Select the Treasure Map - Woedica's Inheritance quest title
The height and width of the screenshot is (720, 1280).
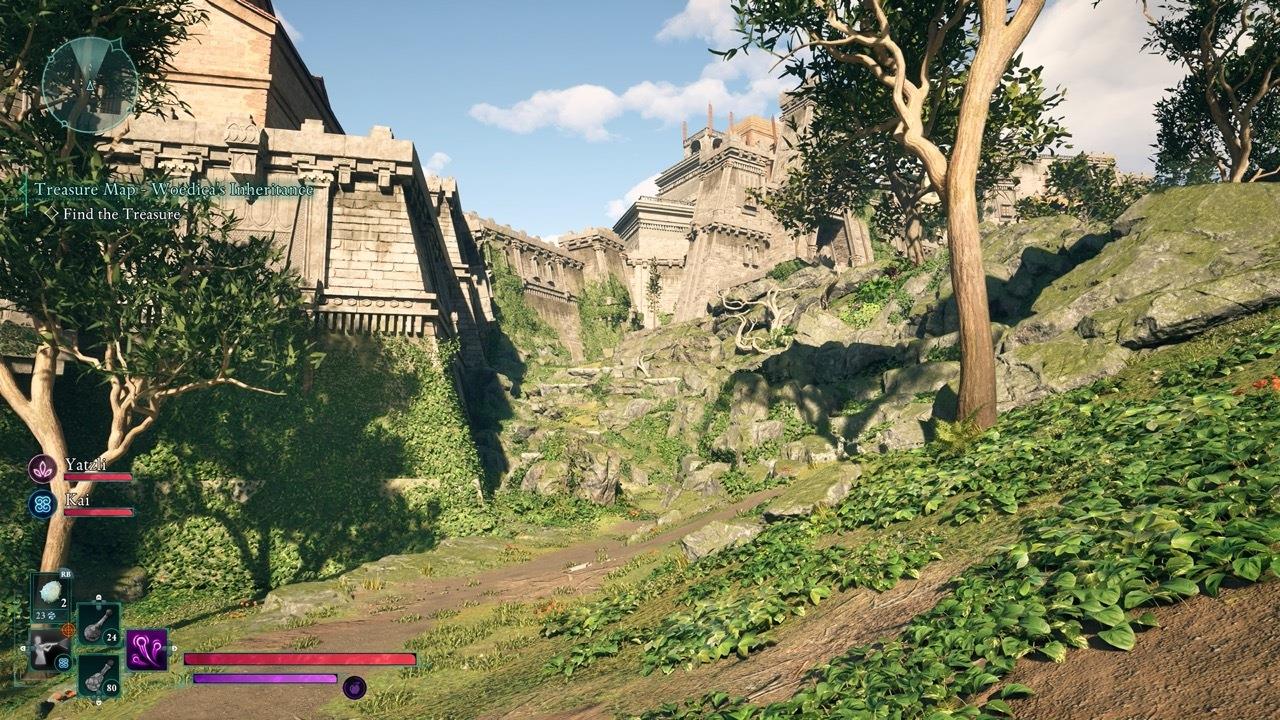point(172,190)
